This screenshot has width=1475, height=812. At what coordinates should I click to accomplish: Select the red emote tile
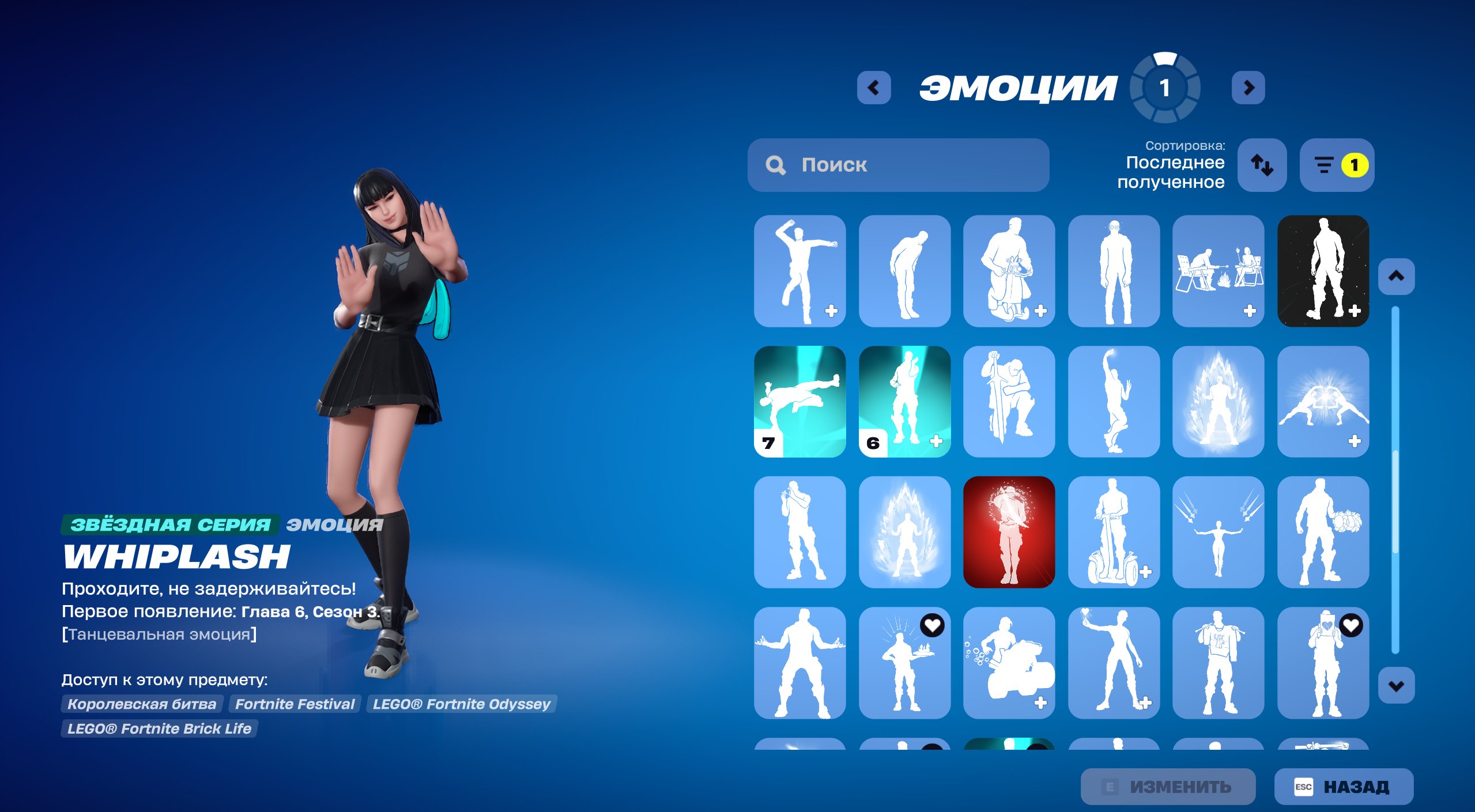coord(1009,533)
